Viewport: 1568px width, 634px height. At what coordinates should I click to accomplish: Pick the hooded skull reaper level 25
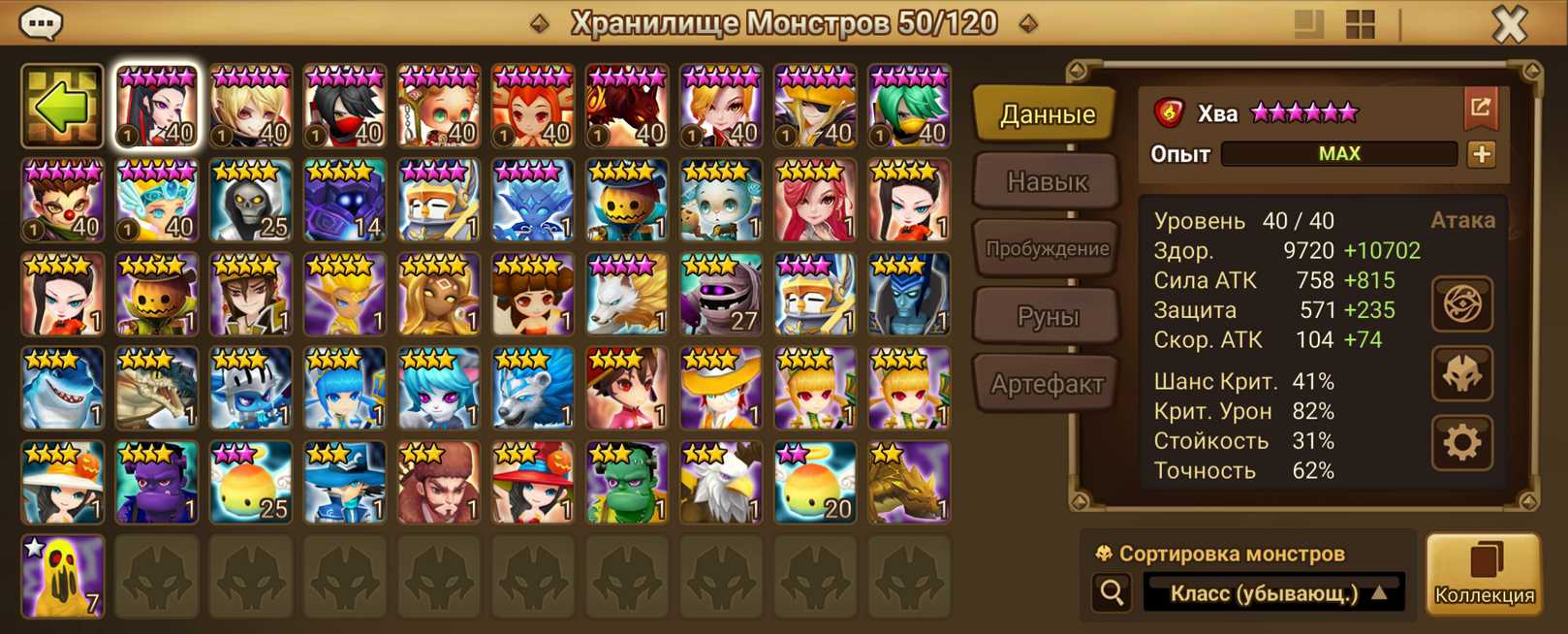pyautogui.click(x=250, y=201)
